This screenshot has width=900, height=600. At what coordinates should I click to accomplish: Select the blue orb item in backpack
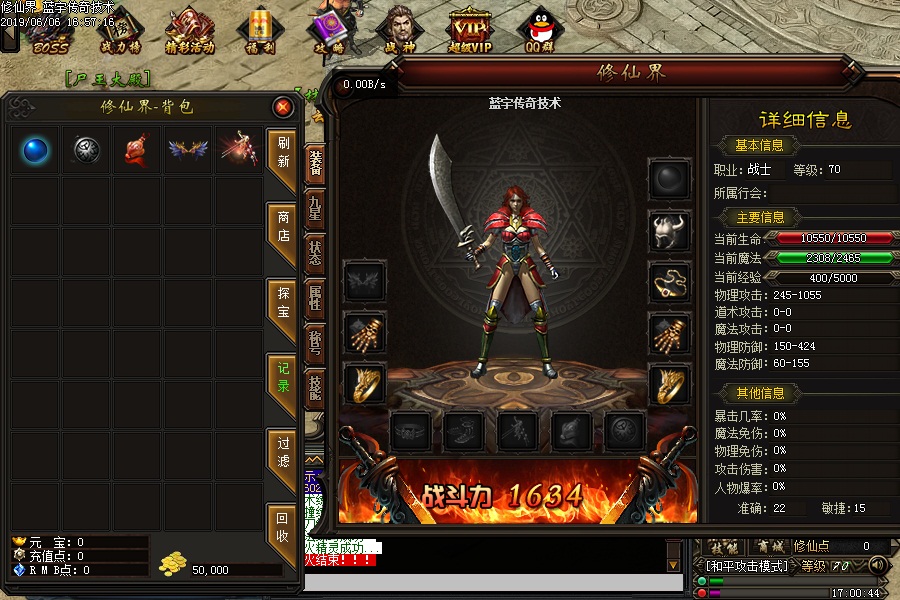point(36,150)
